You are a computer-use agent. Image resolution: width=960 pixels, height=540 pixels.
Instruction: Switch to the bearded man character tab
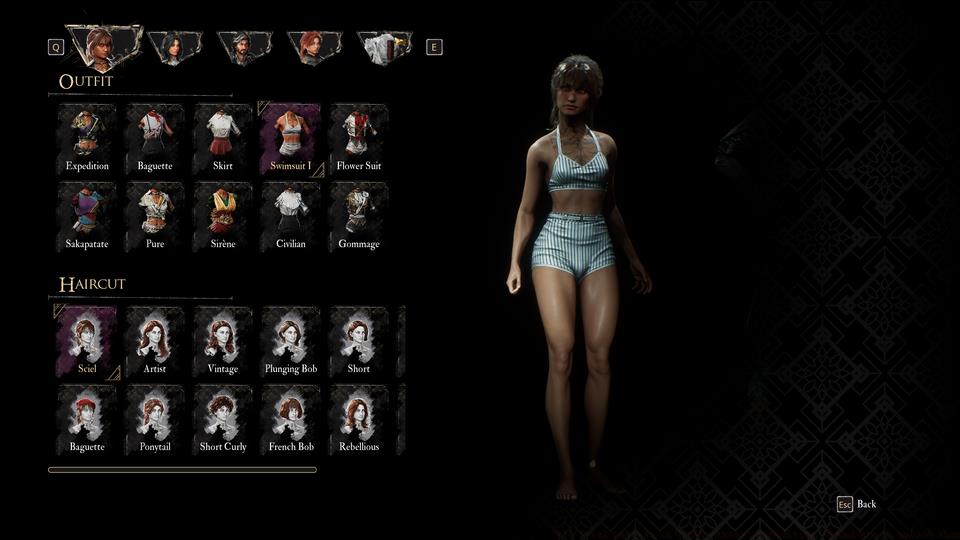[245, 46]
